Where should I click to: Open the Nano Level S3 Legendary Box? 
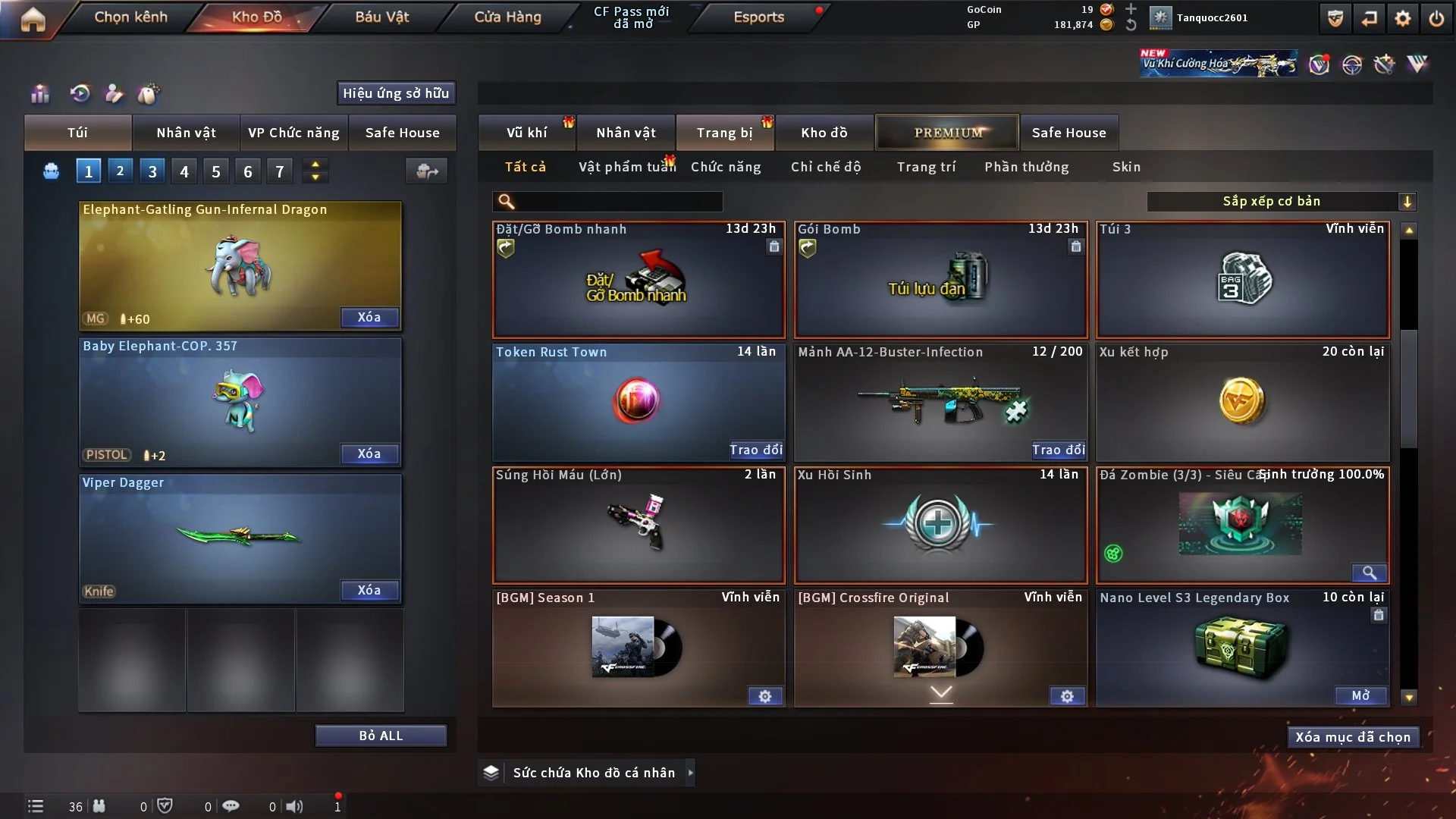tap(1360, 695)
